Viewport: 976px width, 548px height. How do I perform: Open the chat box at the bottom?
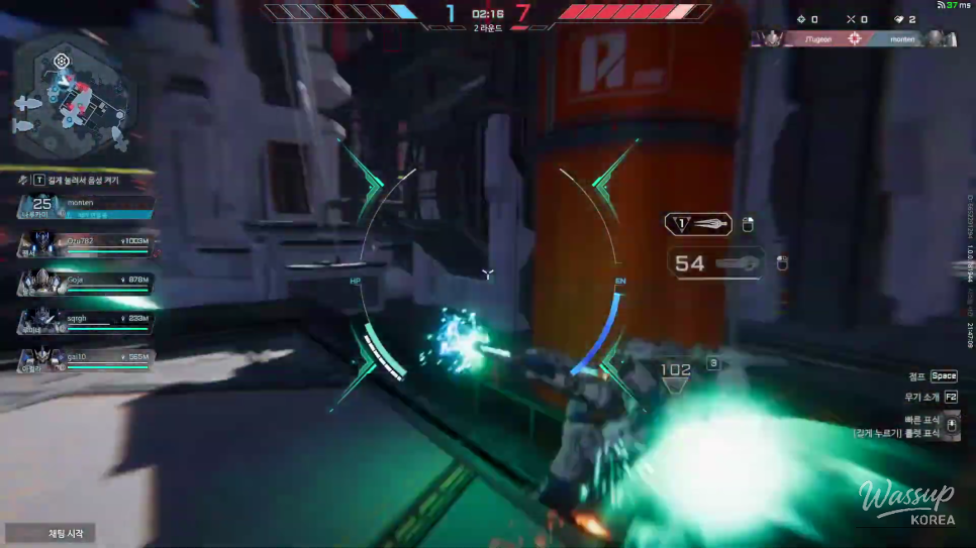50,533
